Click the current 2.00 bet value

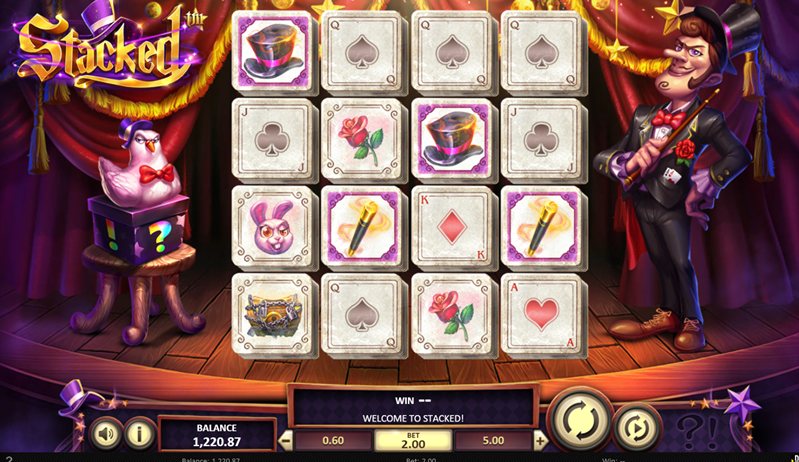point(413,440)
